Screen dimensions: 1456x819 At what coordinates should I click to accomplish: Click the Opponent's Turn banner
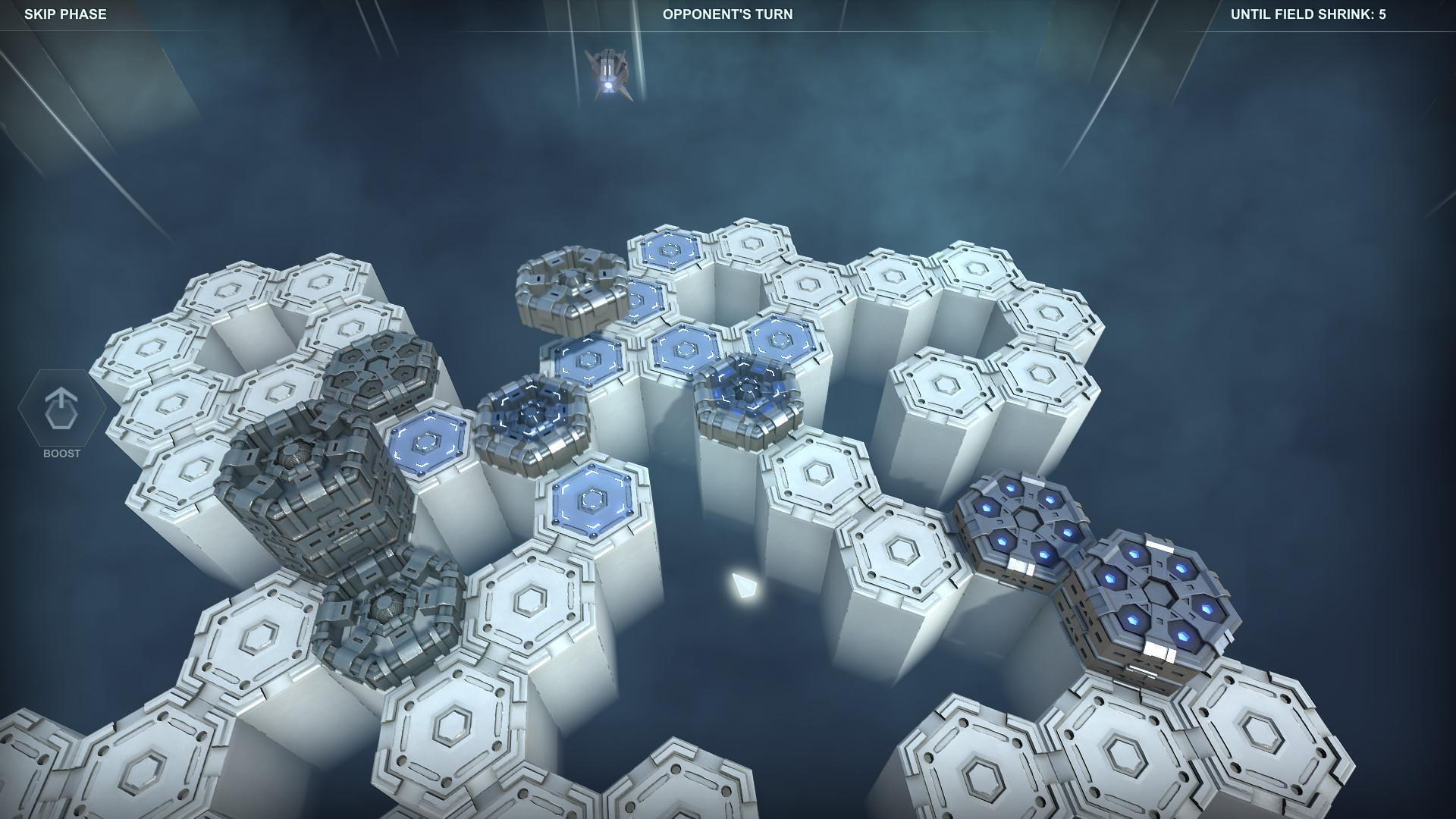tap(726, 14)
